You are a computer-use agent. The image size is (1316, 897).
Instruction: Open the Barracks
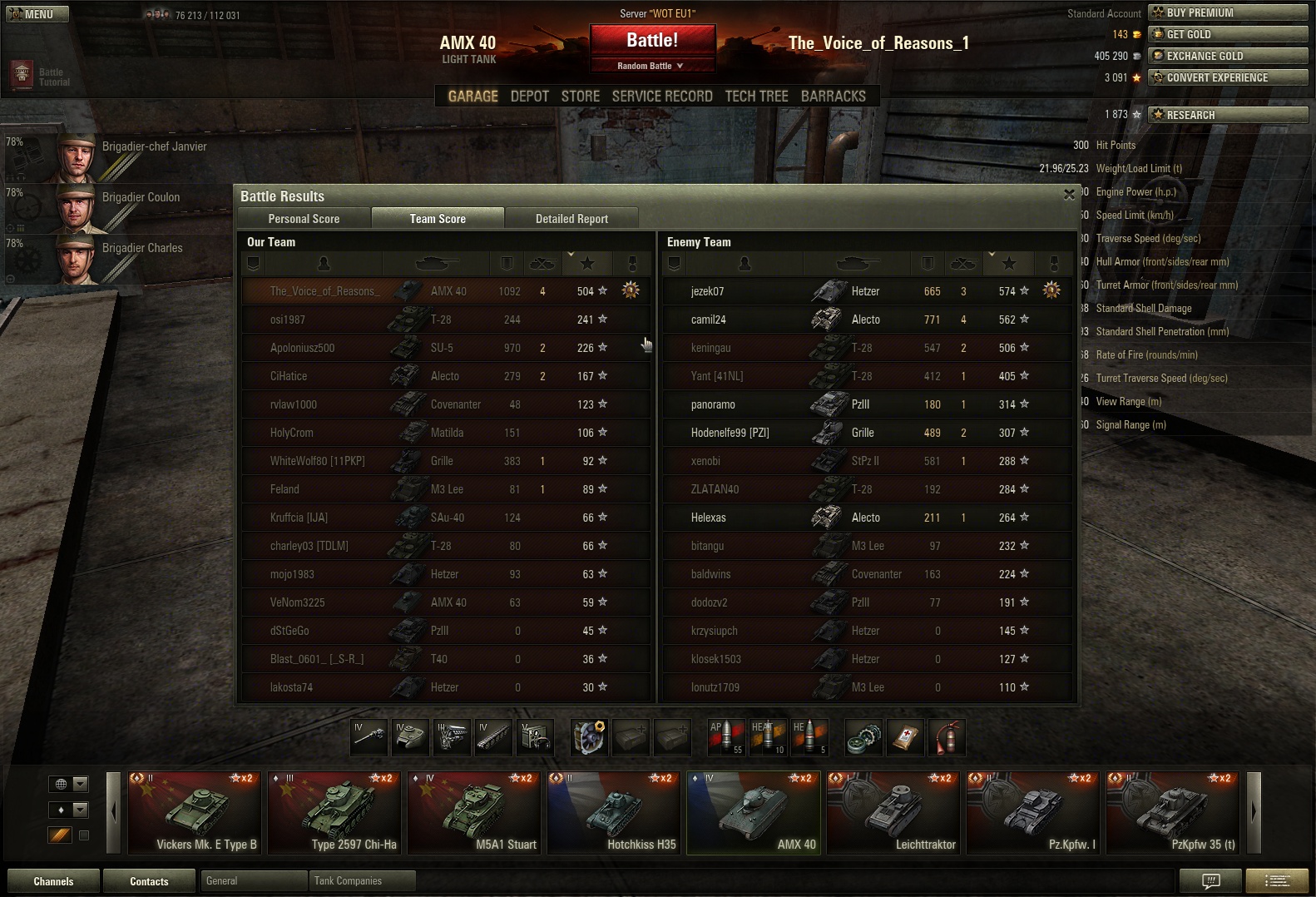click(x=833, y=97)
